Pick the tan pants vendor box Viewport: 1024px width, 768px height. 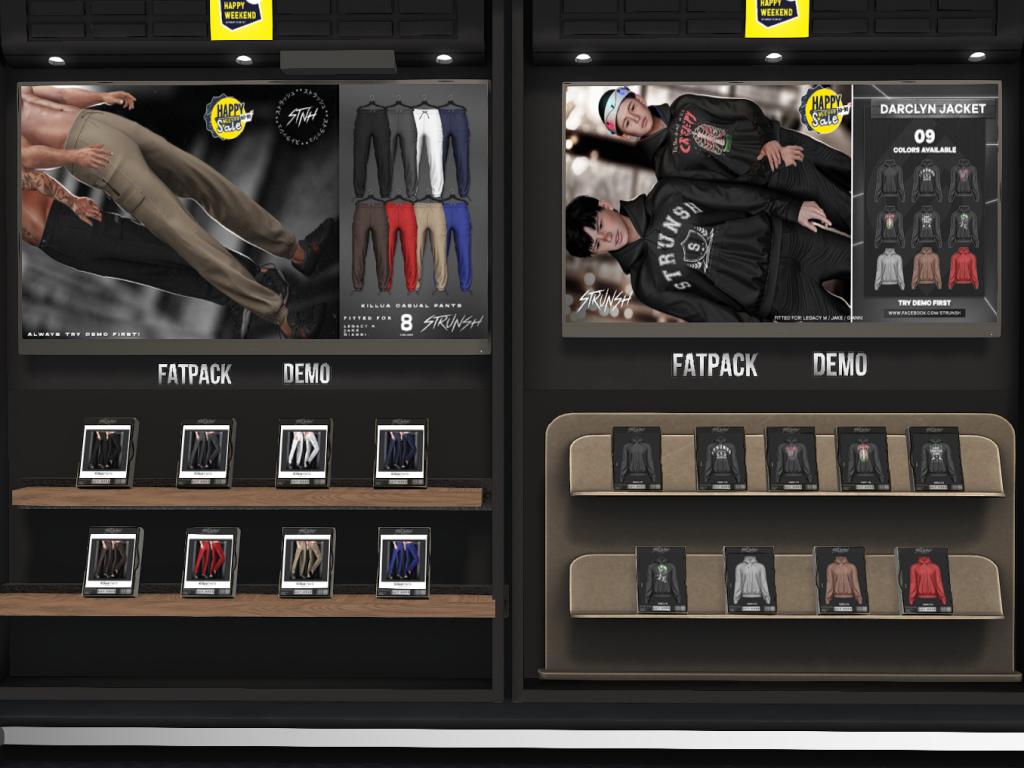307,561
